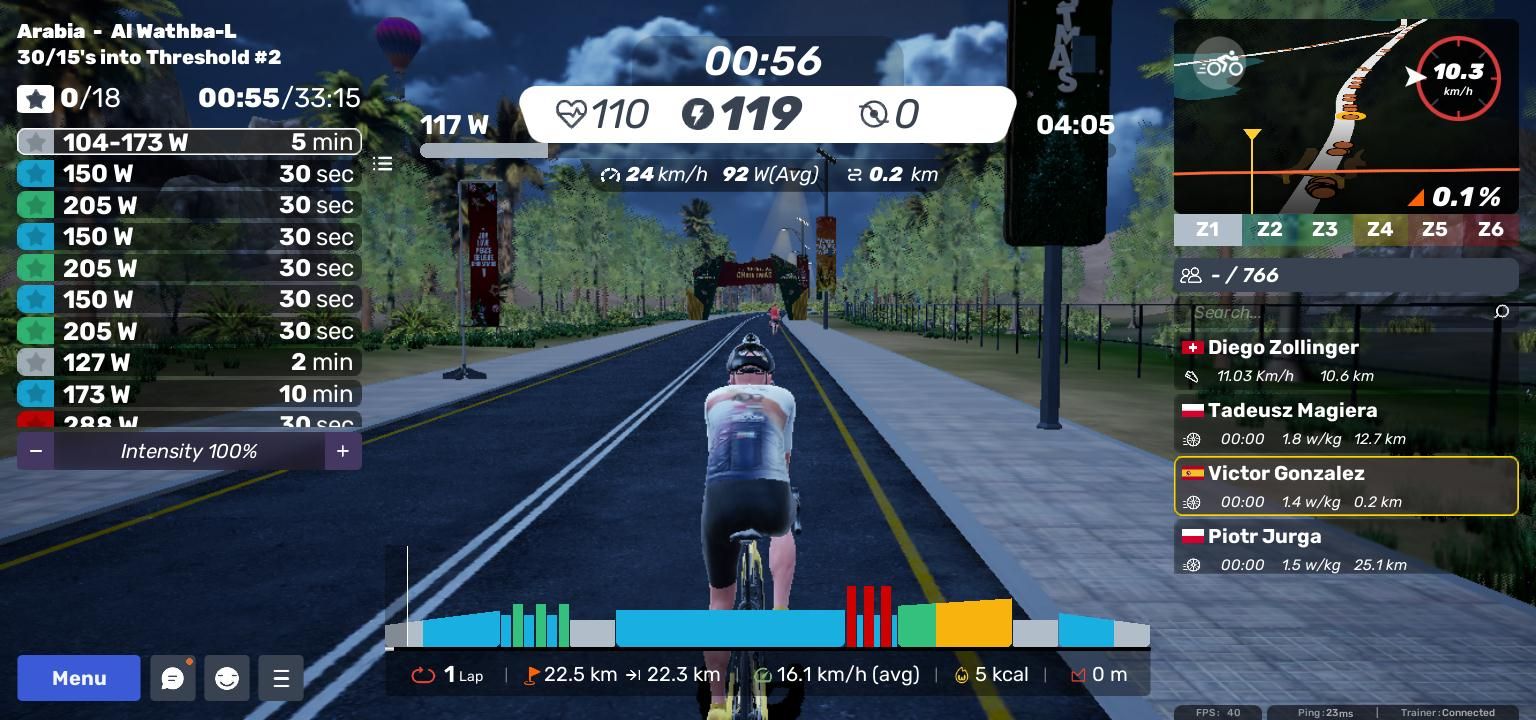Click the smiley emote button
Image resolution: width=1536 pixels, height=720 pixels.
pyautogui.click(x=227, y=678)
